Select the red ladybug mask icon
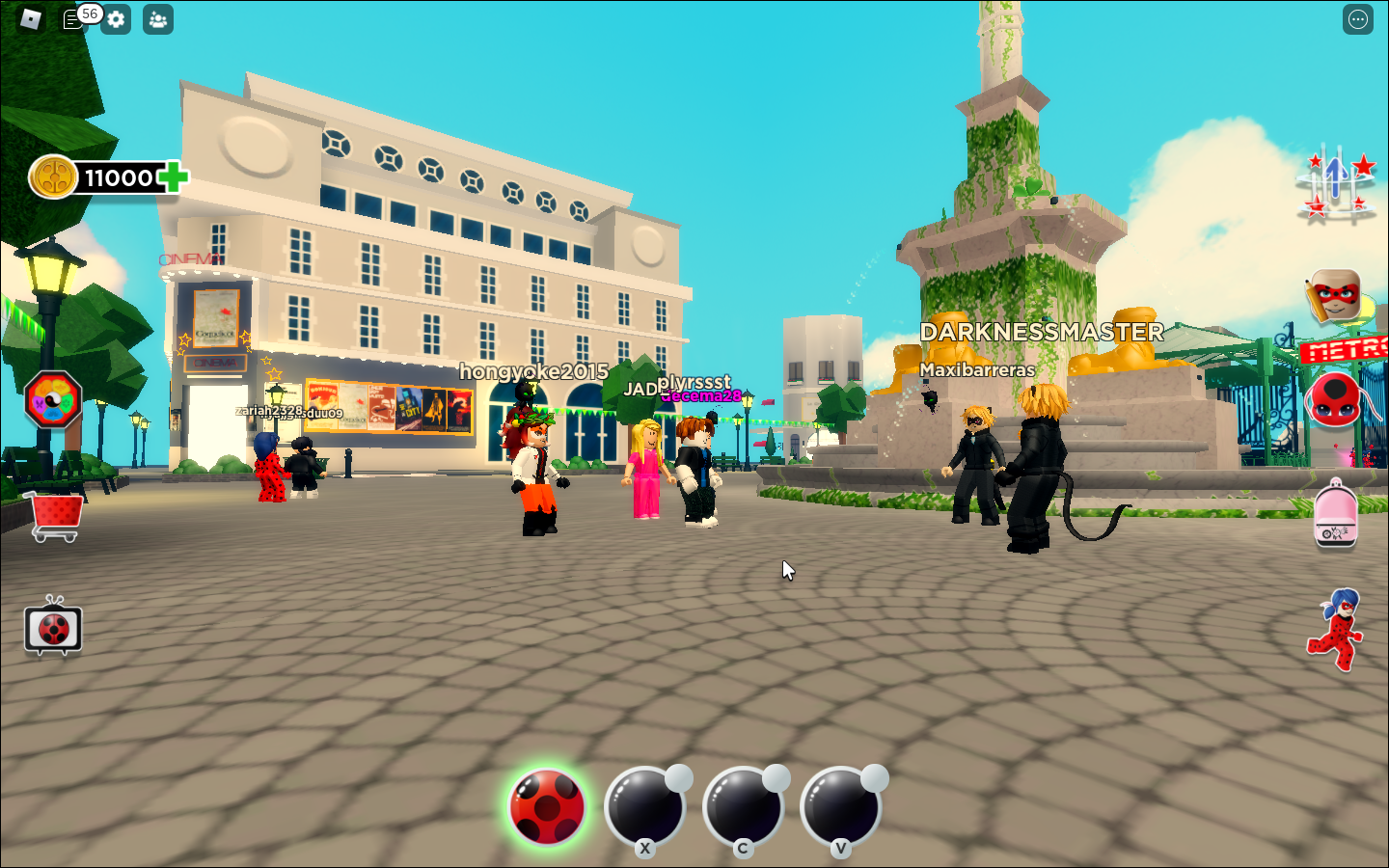This screenshot has height=868, width=1389. tap(1334, 401)
